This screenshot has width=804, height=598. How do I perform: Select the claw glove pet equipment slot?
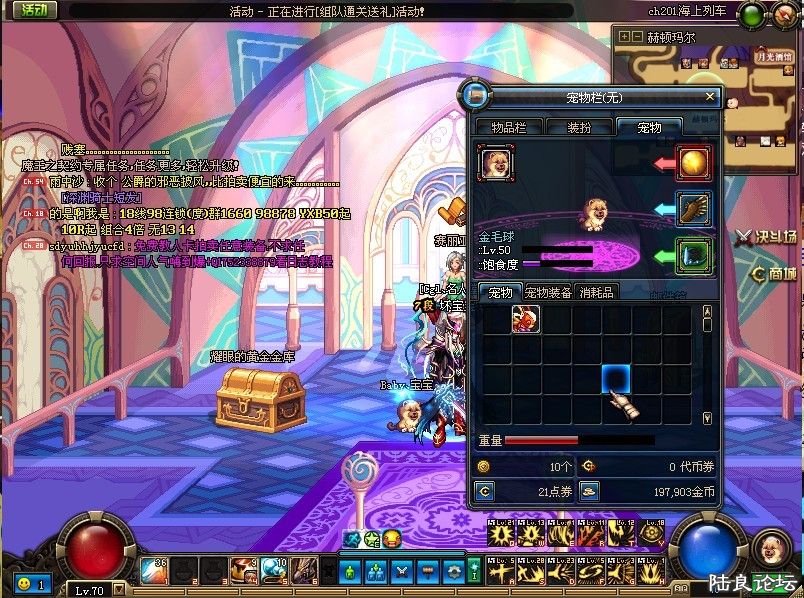693,207
